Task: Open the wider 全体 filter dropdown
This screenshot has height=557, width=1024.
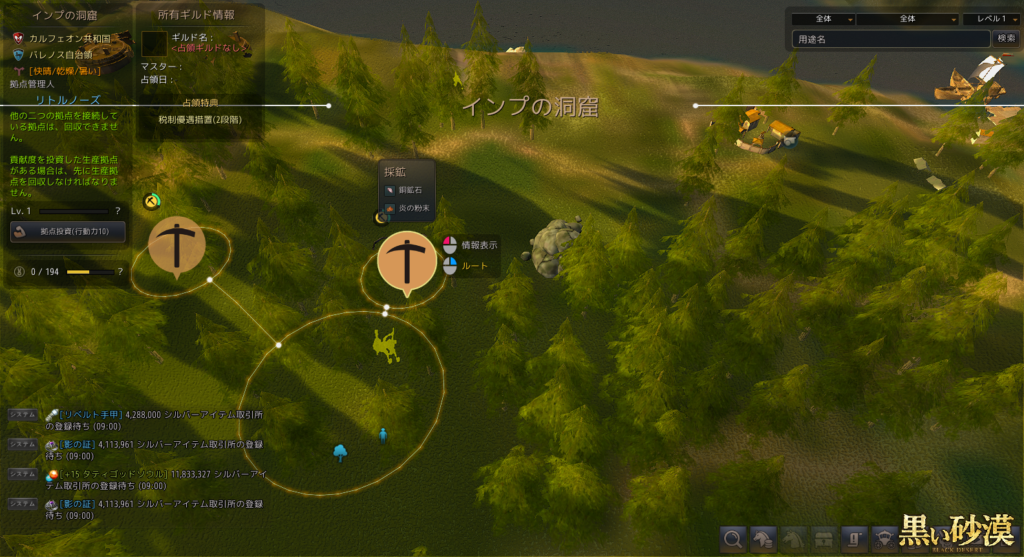Action: [x=907, y=19]
